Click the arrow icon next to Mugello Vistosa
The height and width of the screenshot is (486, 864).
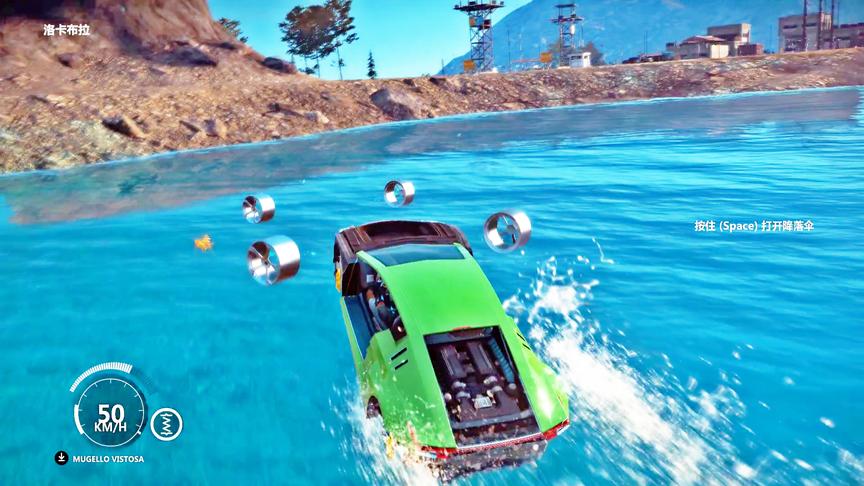click(62, 458)
